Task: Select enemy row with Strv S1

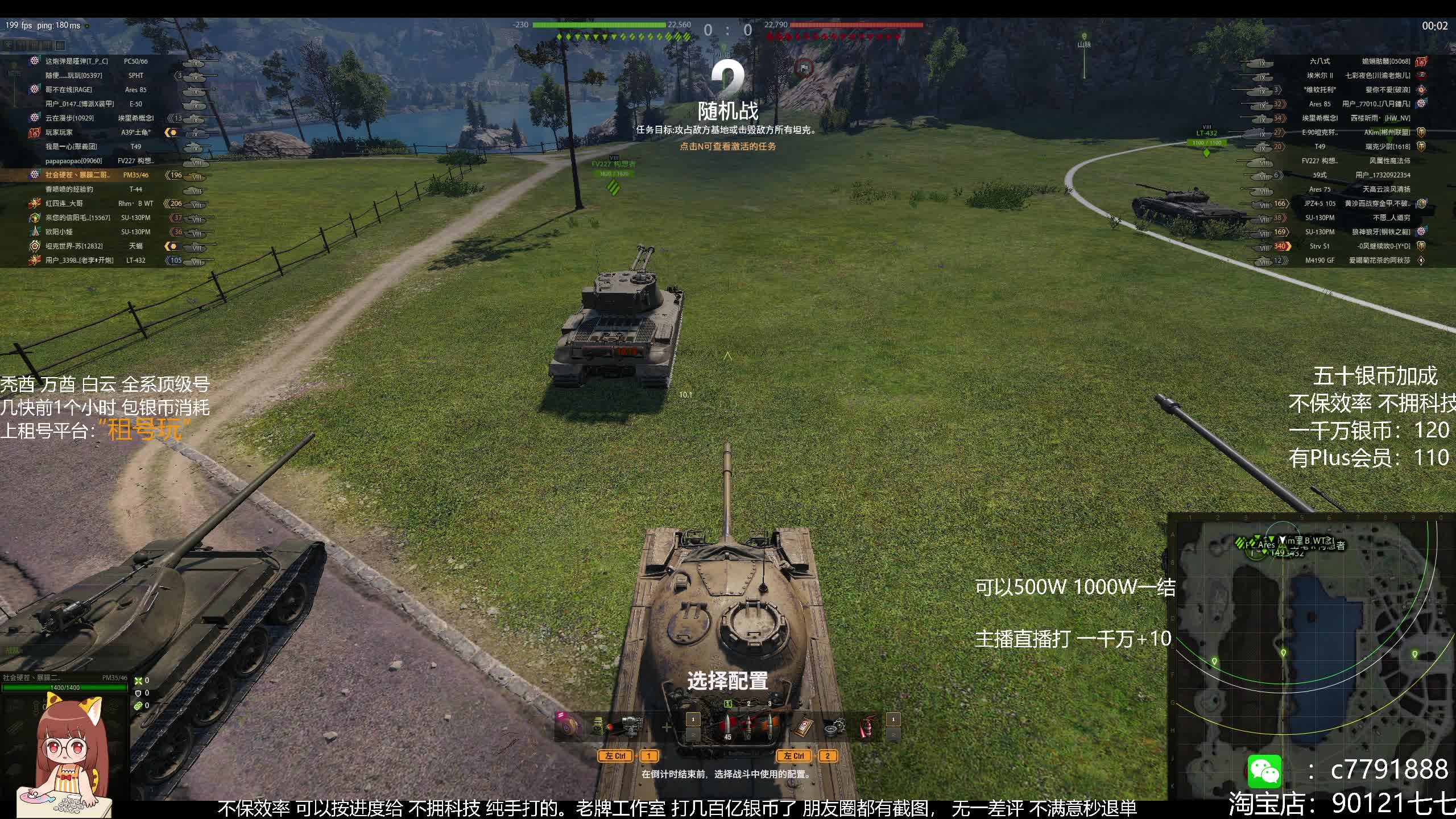Action: 1354,246
